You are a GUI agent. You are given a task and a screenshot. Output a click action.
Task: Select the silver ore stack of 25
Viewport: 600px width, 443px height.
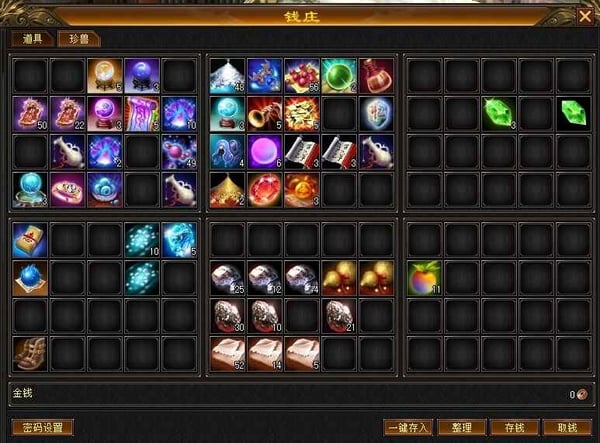pyautogui.click(x=226, y=277)
